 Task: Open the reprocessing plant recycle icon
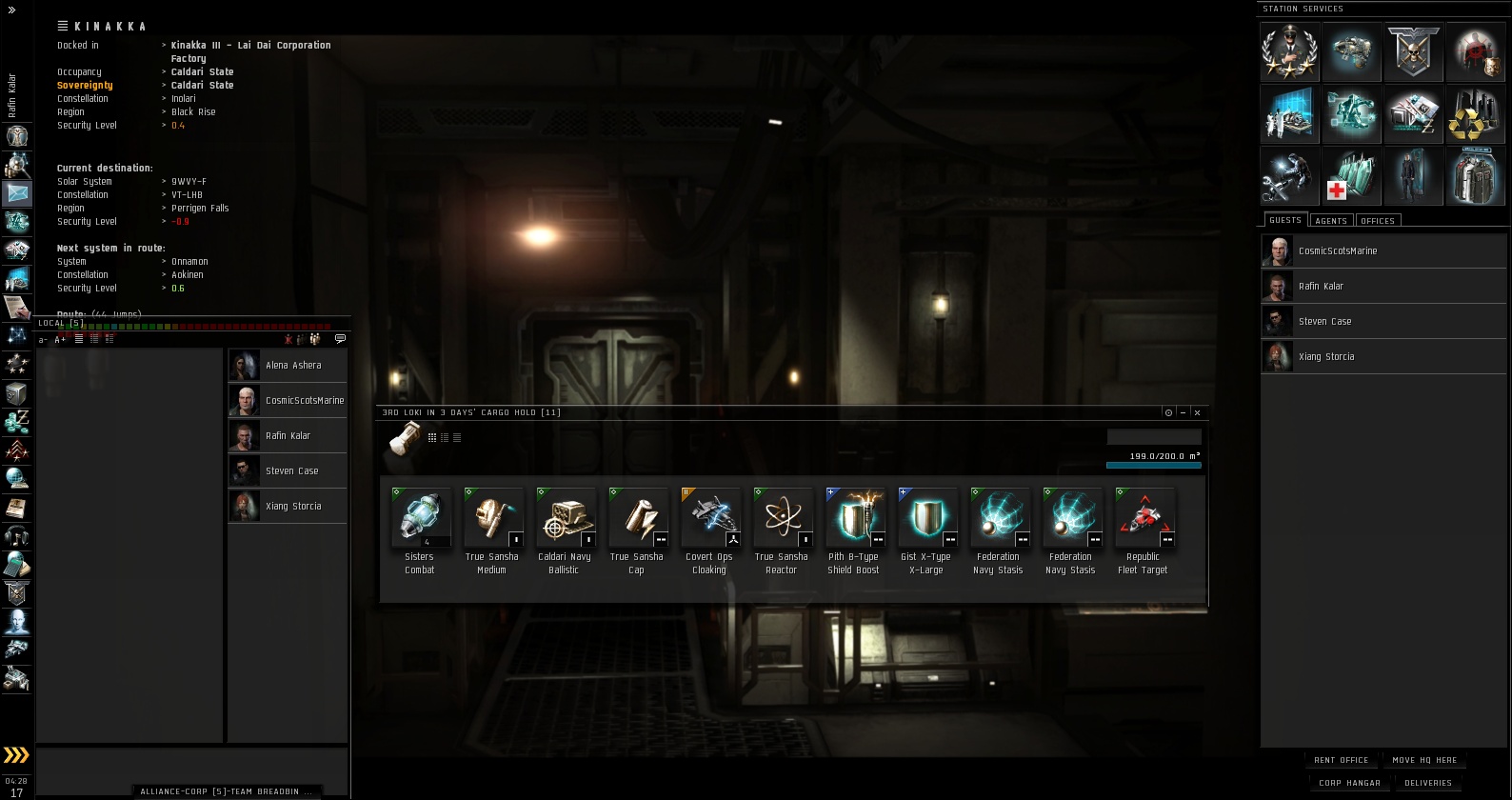point(1475,114)
